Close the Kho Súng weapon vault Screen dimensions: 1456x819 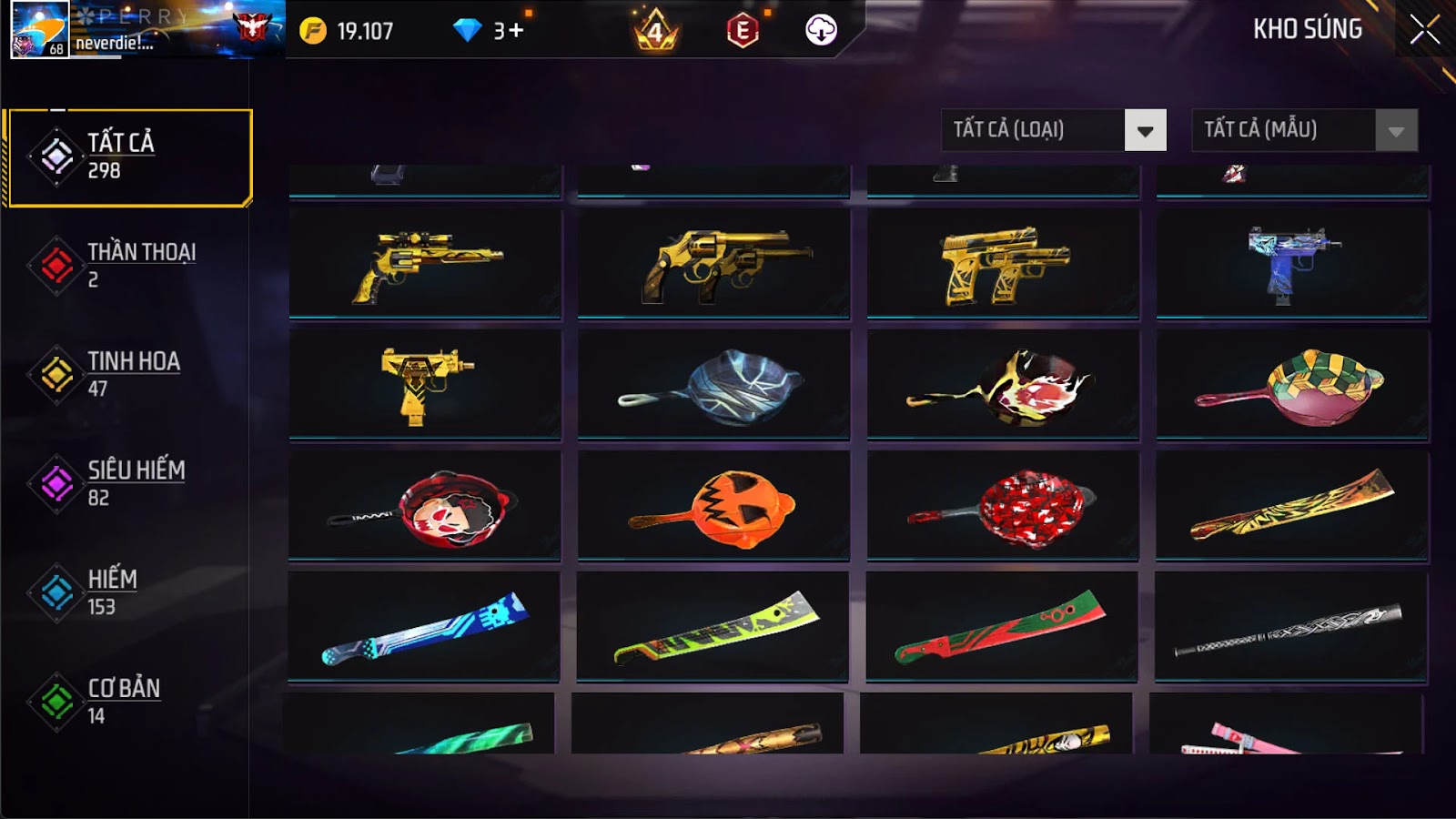[1424, 30]
